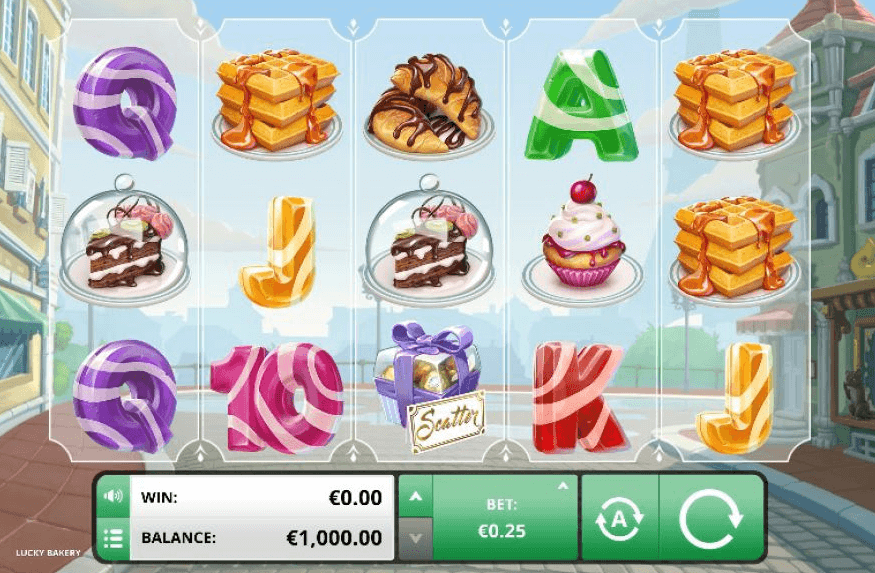Viewport: 875px width, 573px height.
Task: Activate the autoplay button
Action: pos(619,518)
